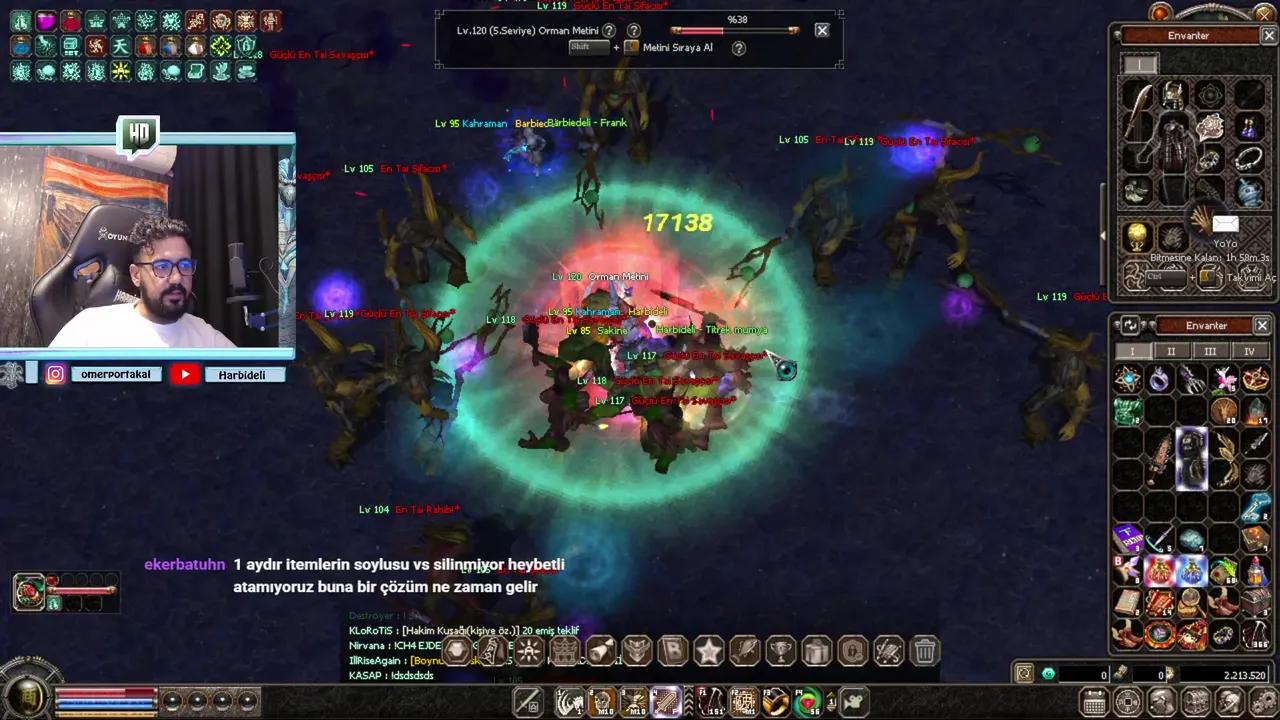Screen dimensions: 1280x720
Task: Click the Metini Sıraya Al queue button
Action: (677, 48)
